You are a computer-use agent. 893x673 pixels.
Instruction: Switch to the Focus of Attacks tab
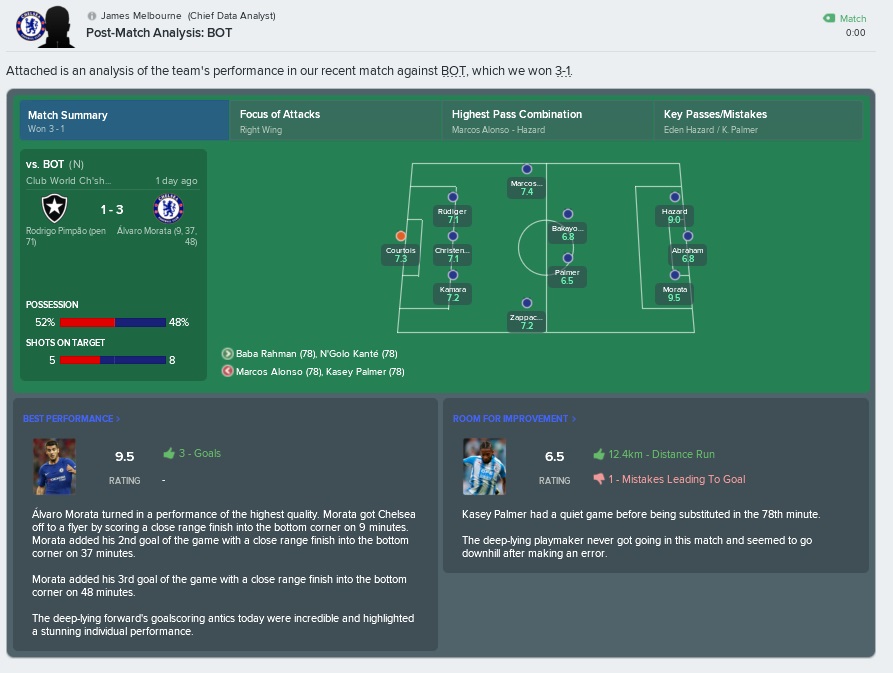click(335, 120)
